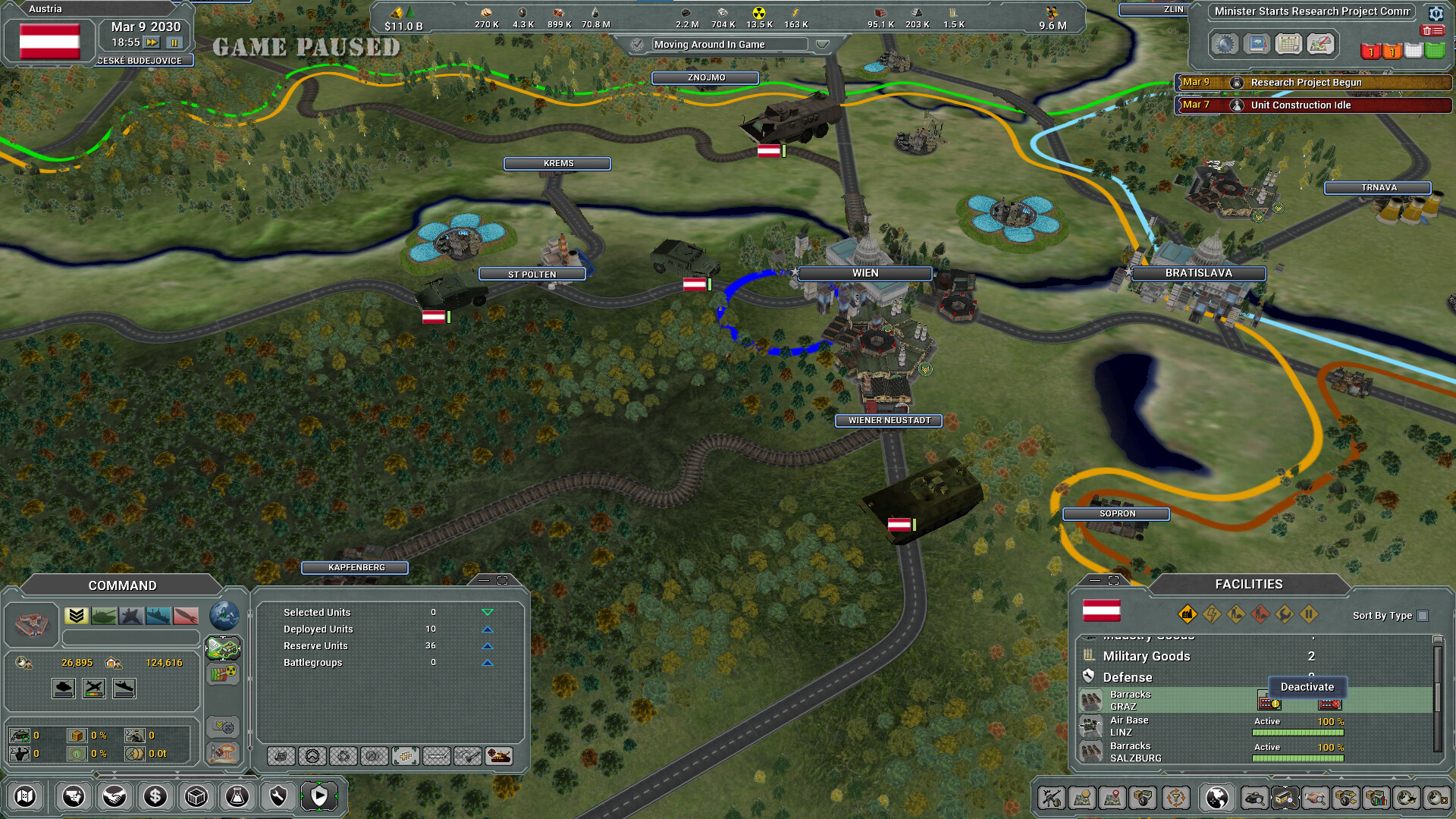Select the Defense shield with play icon
This screenshot has height=819, width=1456.
tap(319, 797)
